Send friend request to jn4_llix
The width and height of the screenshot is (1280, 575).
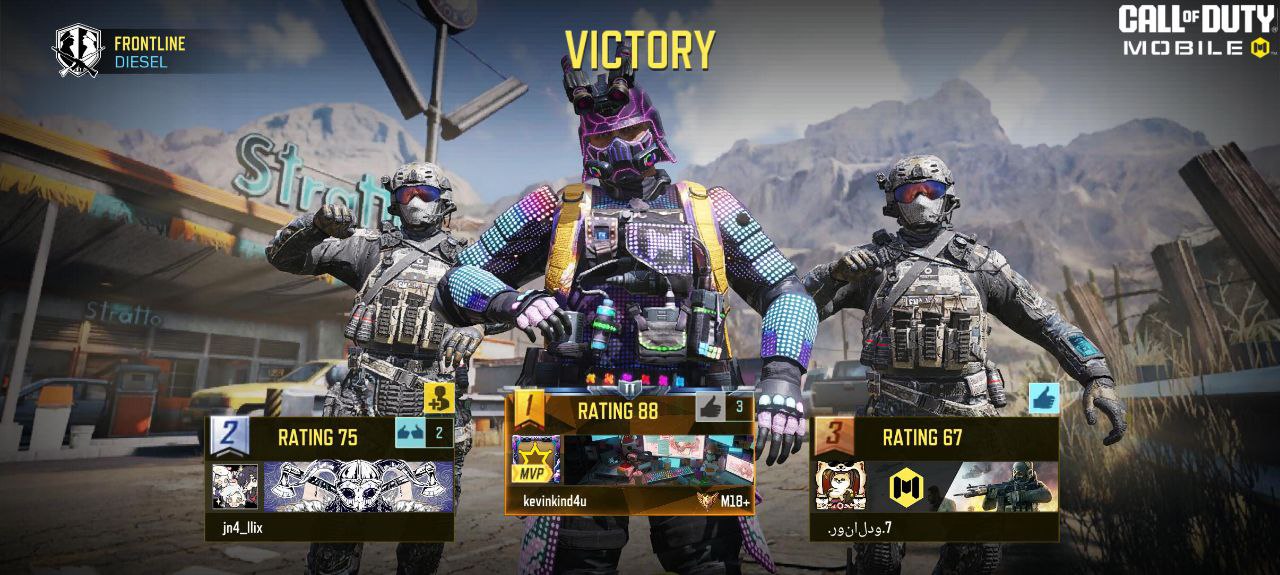pos(438,398)
